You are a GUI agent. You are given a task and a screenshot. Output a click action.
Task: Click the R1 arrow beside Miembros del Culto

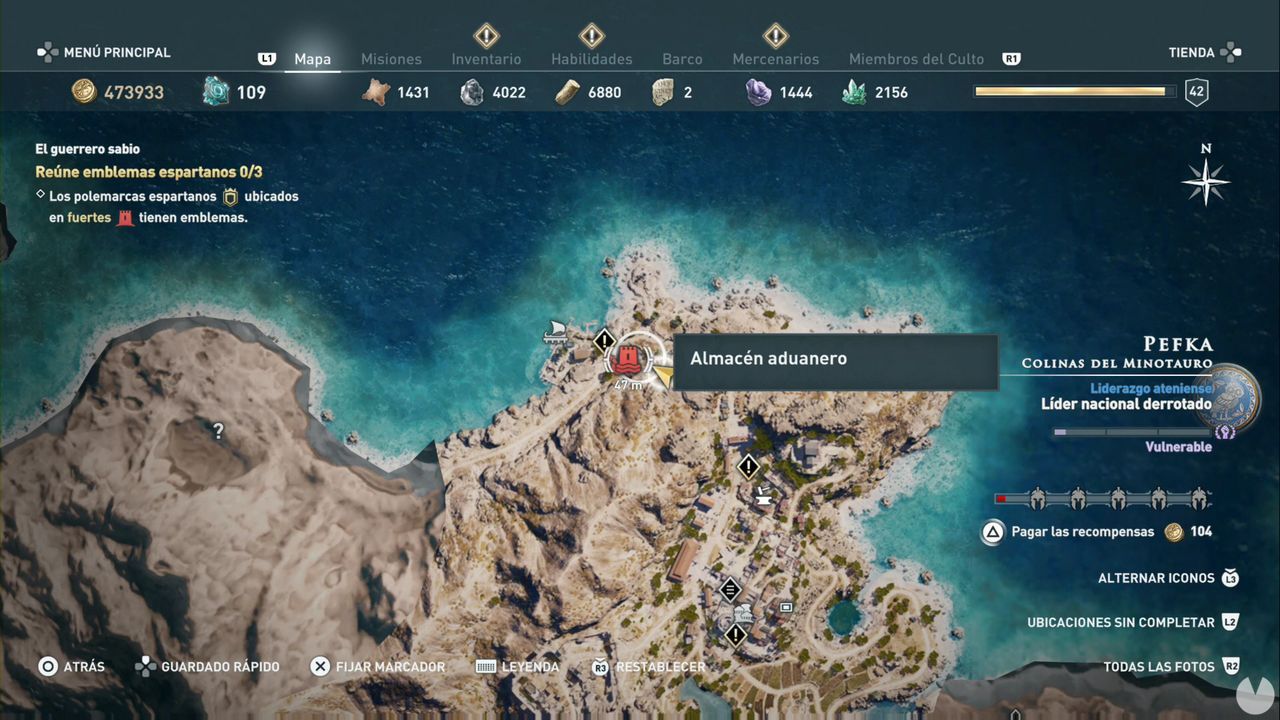[x=1010, y=59]
